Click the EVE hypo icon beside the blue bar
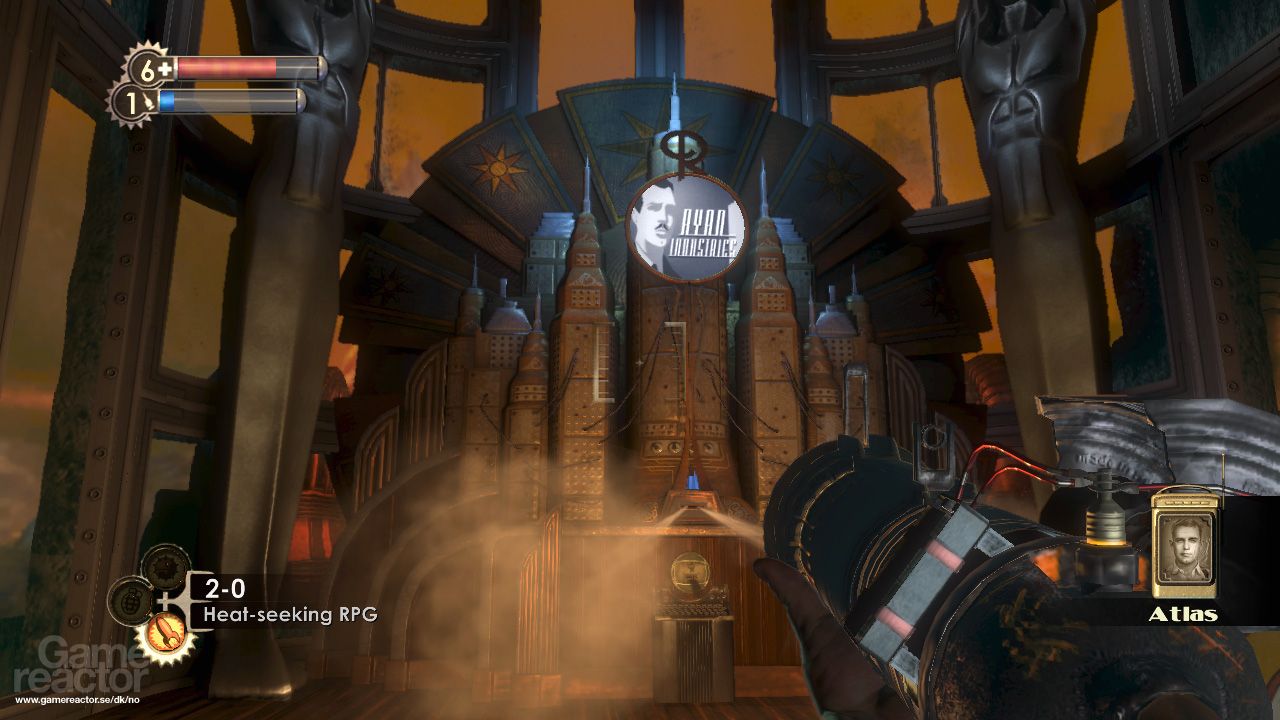Image resolution: width=1280 pixels, height=720 pixels. 149,101
